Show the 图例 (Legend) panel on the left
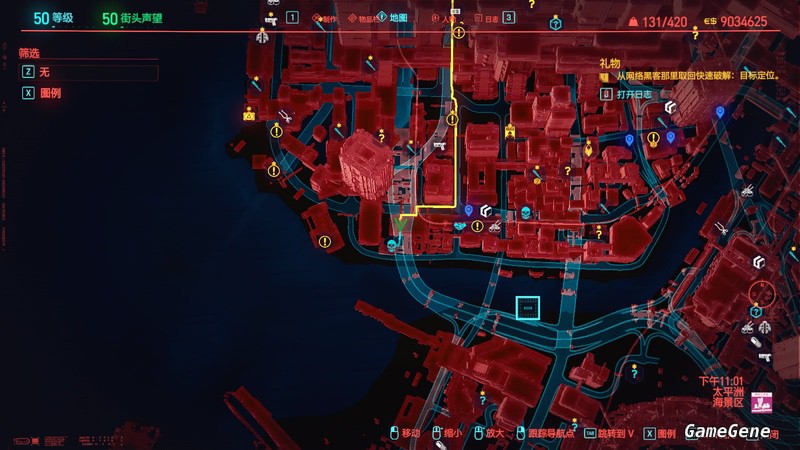Image resolution: width=800 pixels, height=450 pixels. tap(48, 91)
